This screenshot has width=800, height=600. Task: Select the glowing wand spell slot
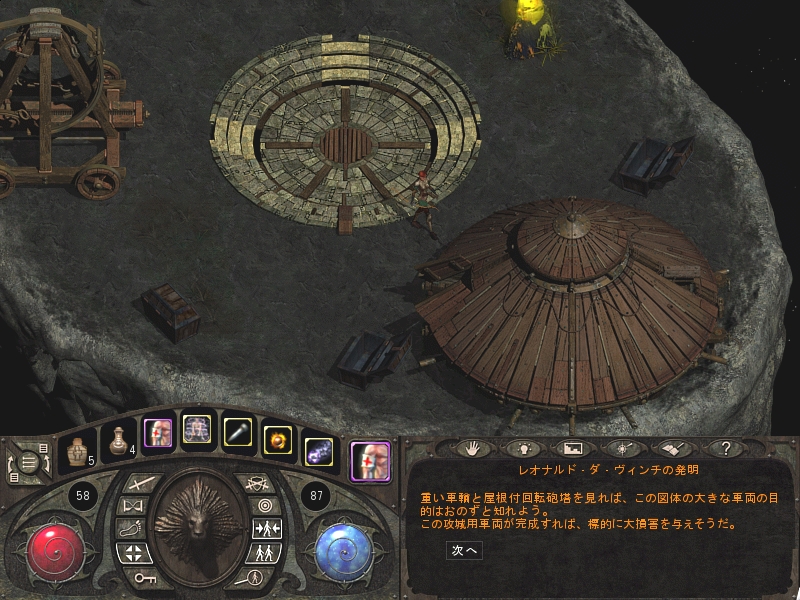tap(237, 431)
